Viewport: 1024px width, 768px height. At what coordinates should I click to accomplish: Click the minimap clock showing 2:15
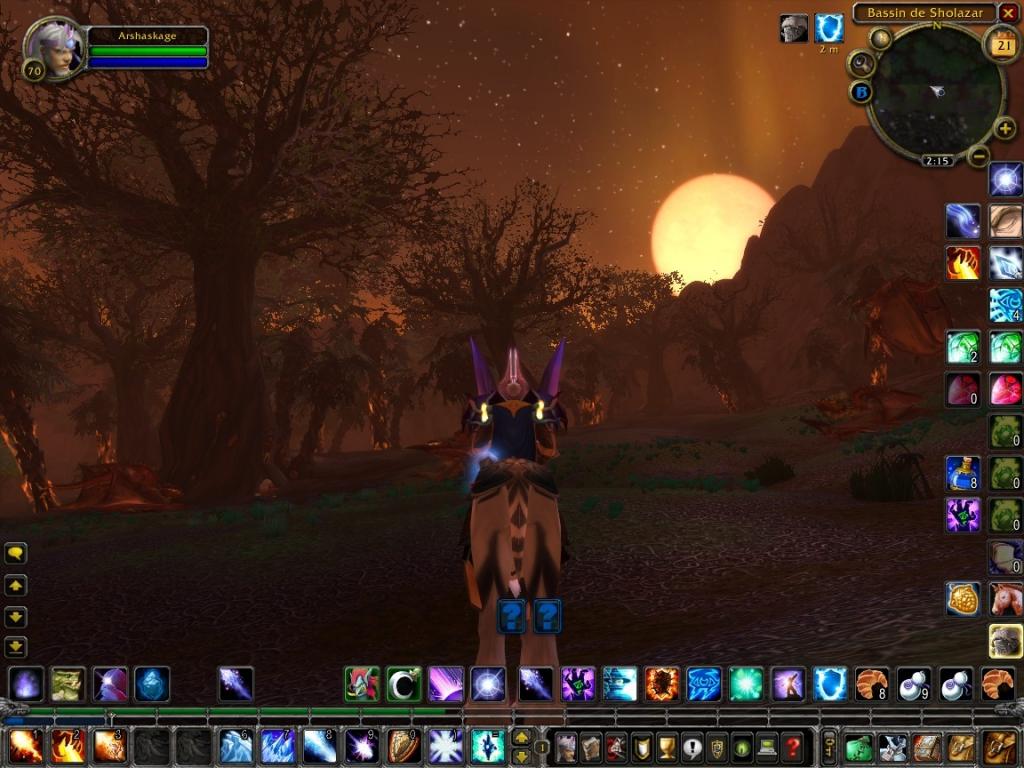tap(937, 160)
